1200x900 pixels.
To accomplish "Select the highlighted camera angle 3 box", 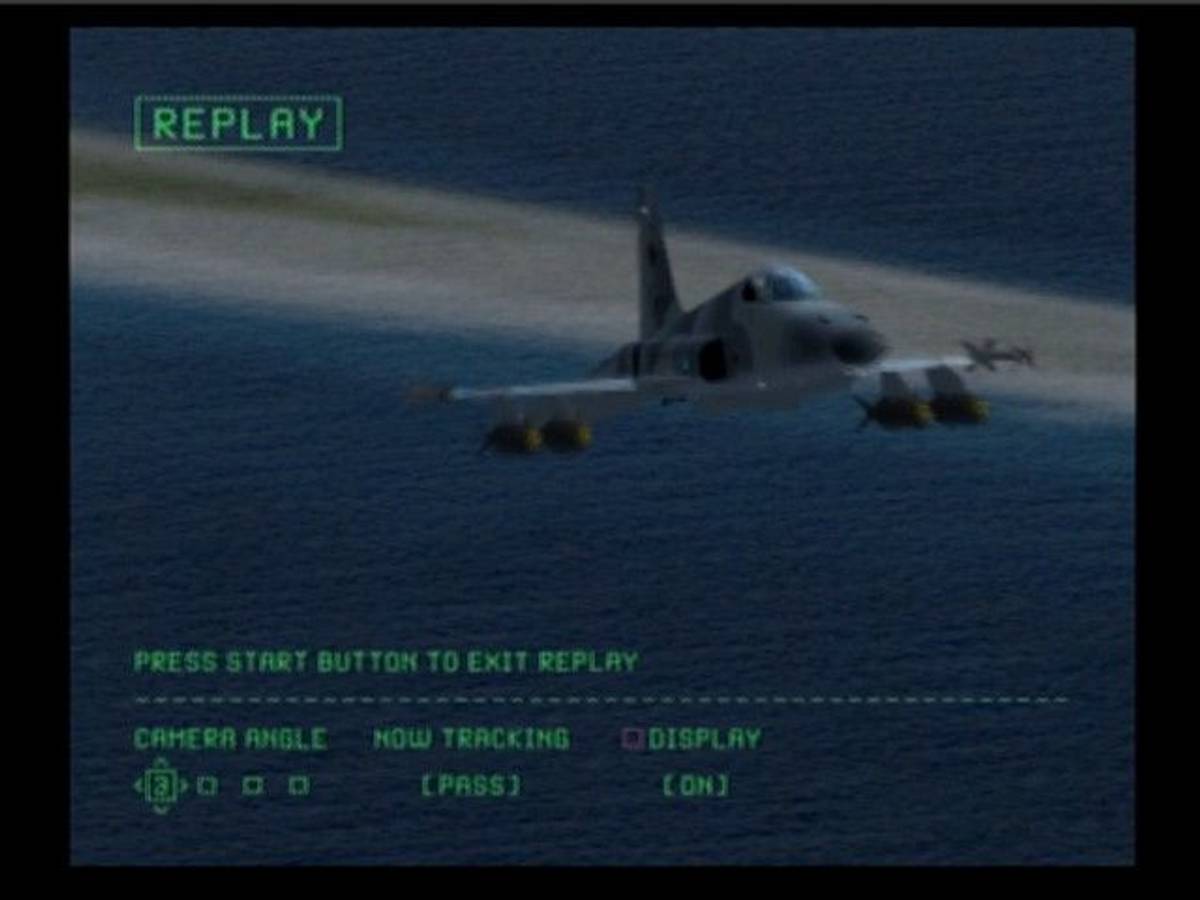I will pyautogui.click(x=161, y=786).
